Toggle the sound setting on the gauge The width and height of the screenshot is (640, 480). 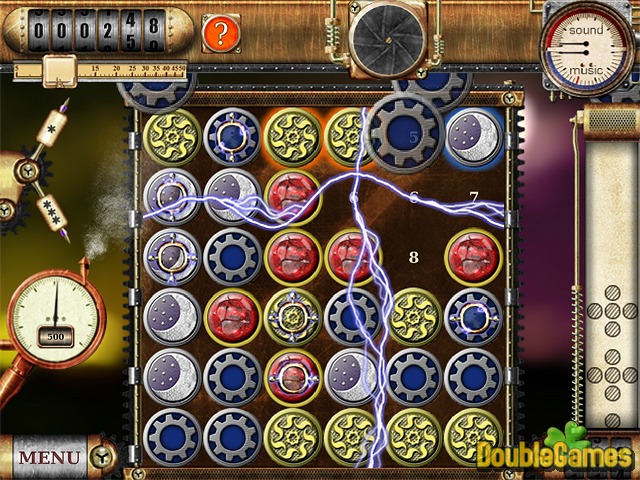coord(586,30)
